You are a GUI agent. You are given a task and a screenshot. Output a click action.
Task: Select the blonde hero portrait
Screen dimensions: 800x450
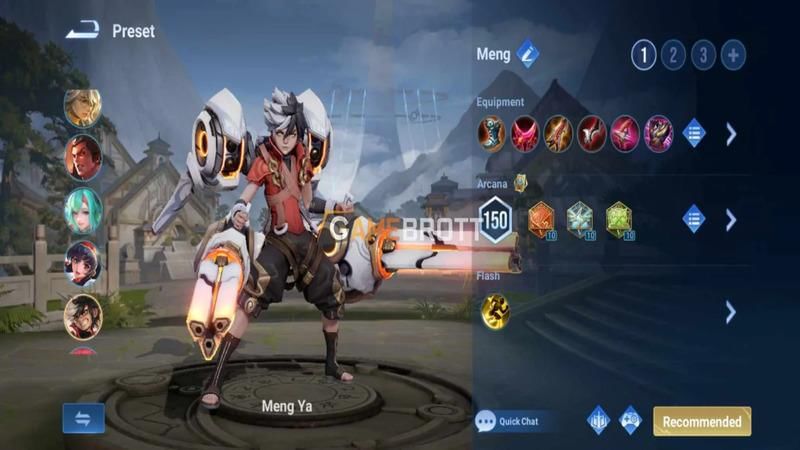click(x=83, y=107)
